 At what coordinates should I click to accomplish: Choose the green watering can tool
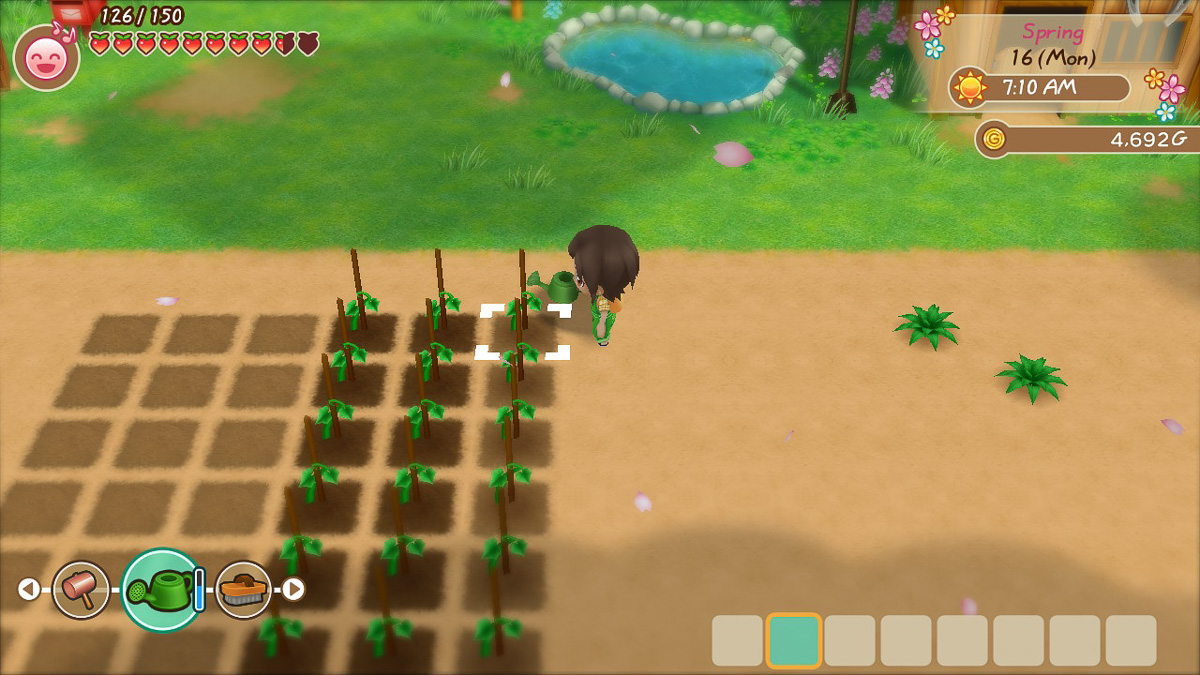pyautogui.click(x=162, y=590)
